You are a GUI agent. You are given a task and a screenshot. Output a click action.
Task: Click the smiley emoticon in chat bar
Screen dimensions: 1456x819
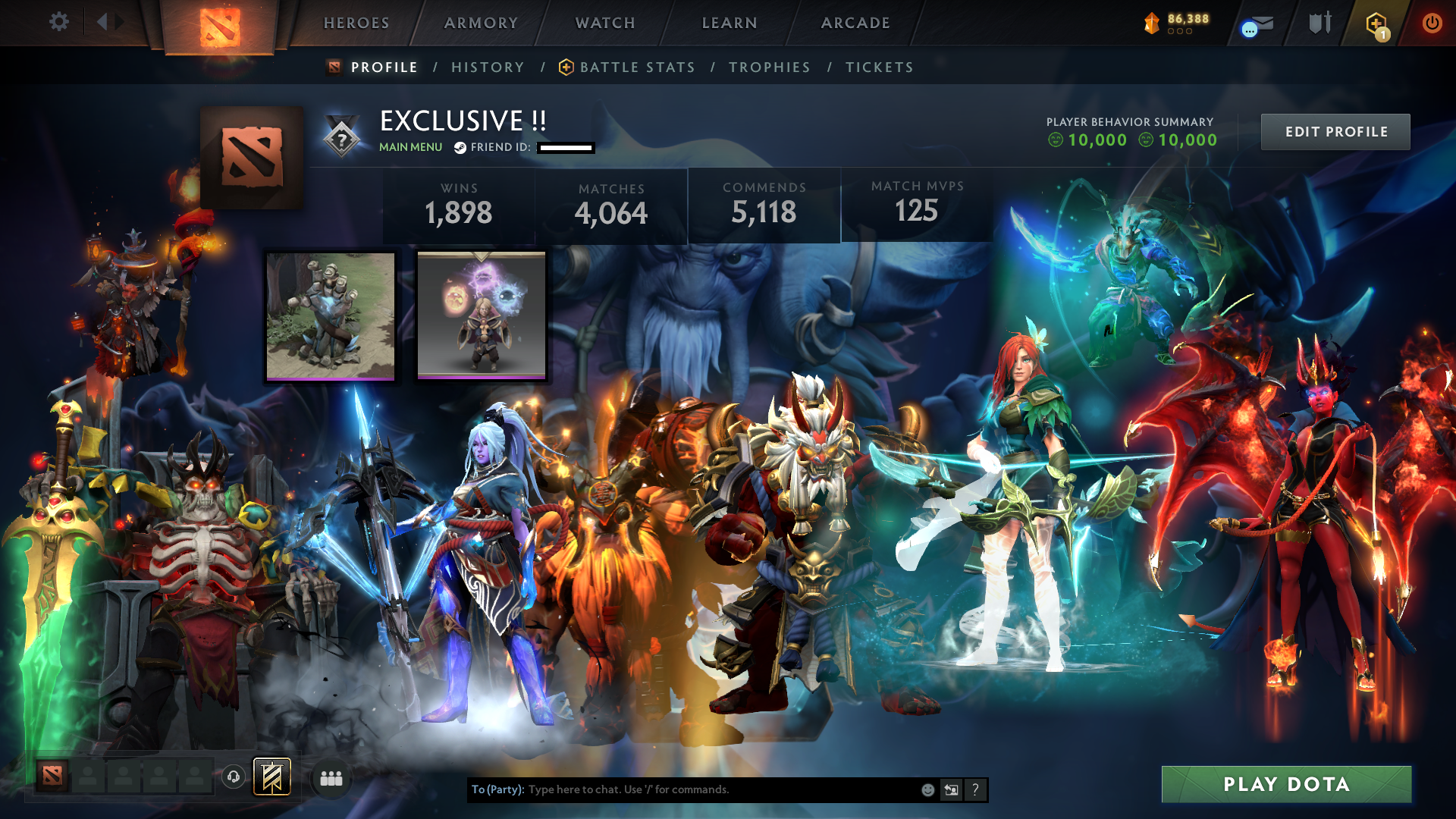pos(927,789)
